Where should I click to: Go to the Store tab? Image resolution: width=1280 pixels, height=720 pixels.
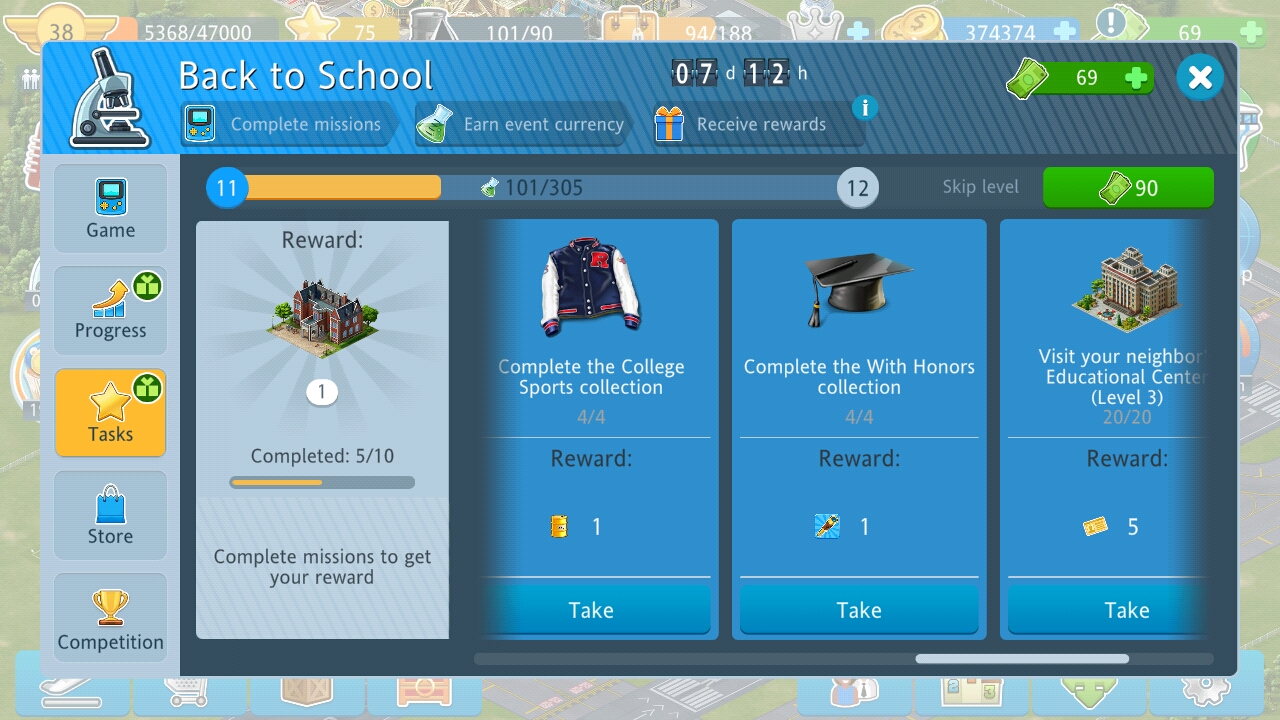110,516
